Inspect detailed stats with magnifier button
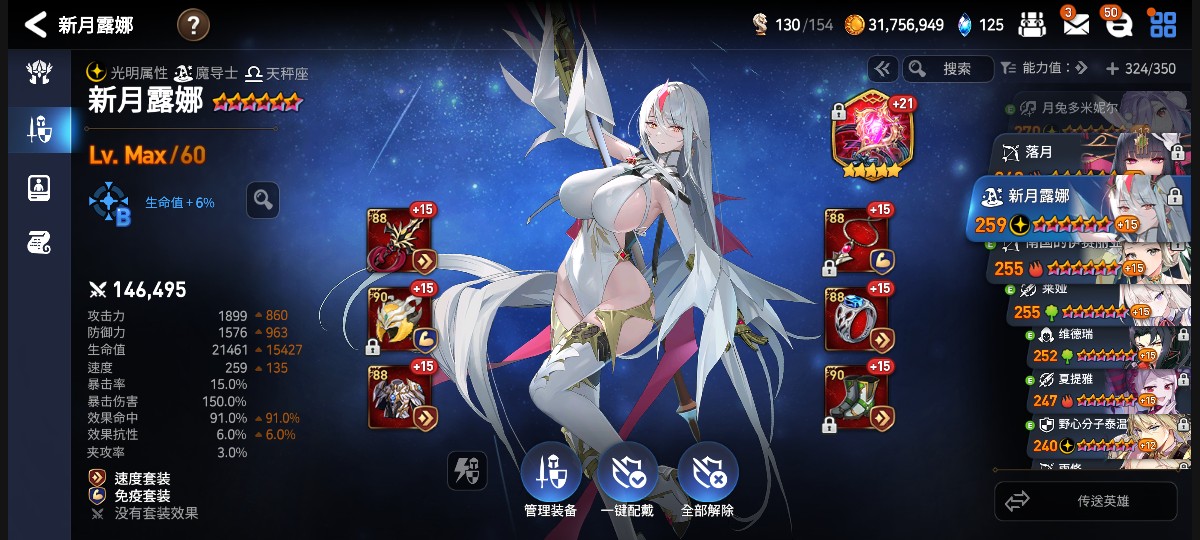Image resolution: width=1200 pixels, height=540 pixels. 263,200
